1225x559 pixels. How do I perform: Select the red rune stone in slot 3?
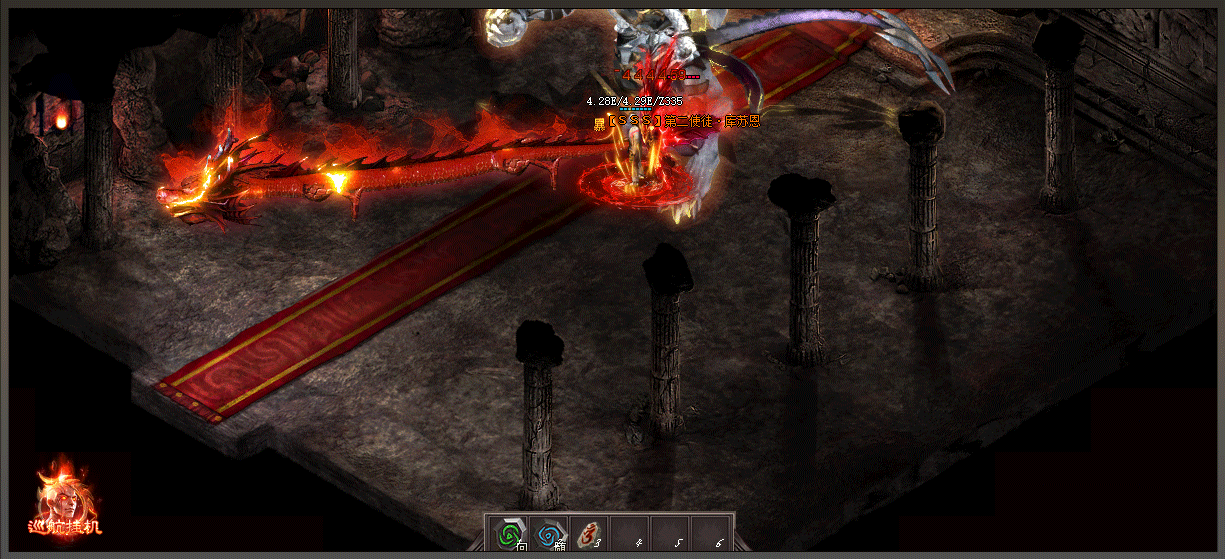(589, 535)
